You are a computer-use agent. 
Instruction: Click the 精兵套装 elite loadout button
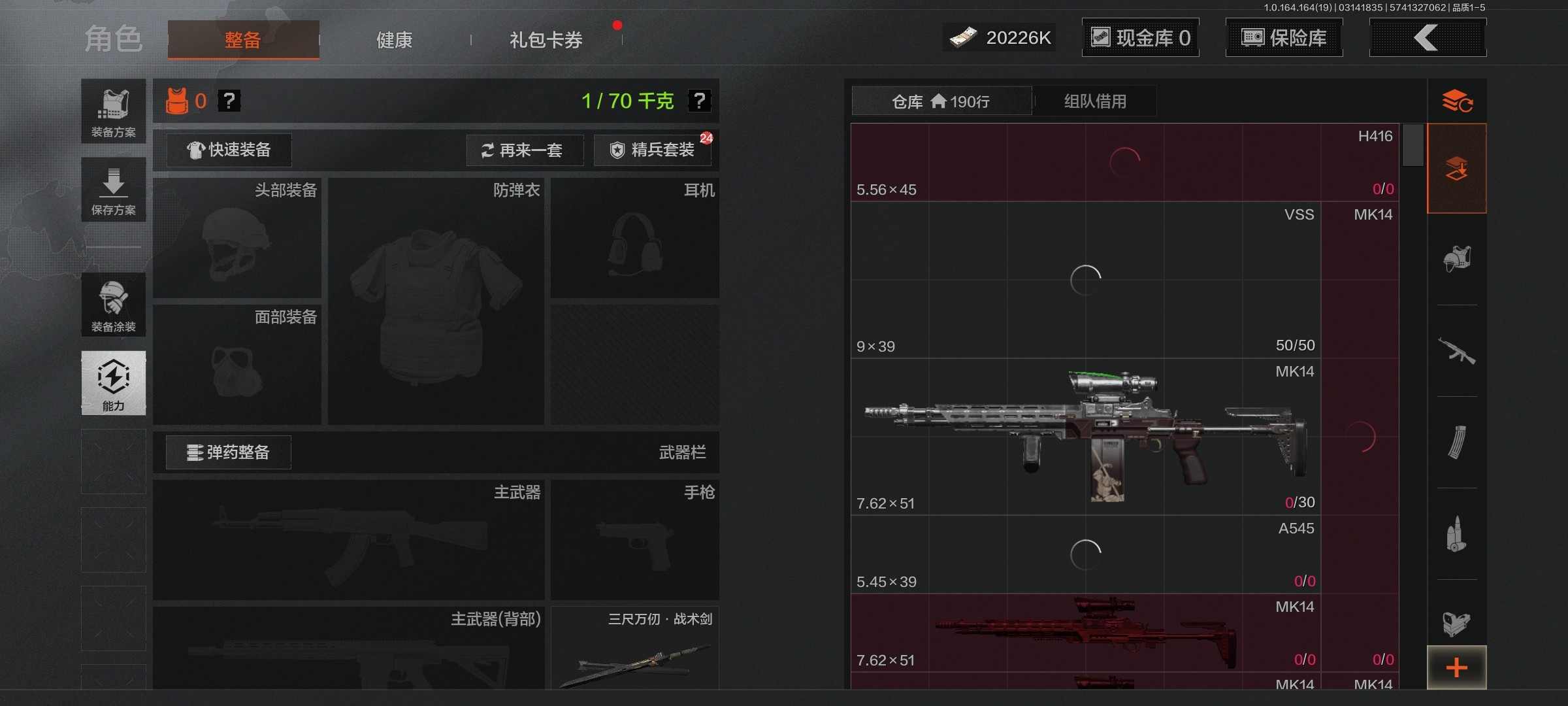click(x=652, y=150)
